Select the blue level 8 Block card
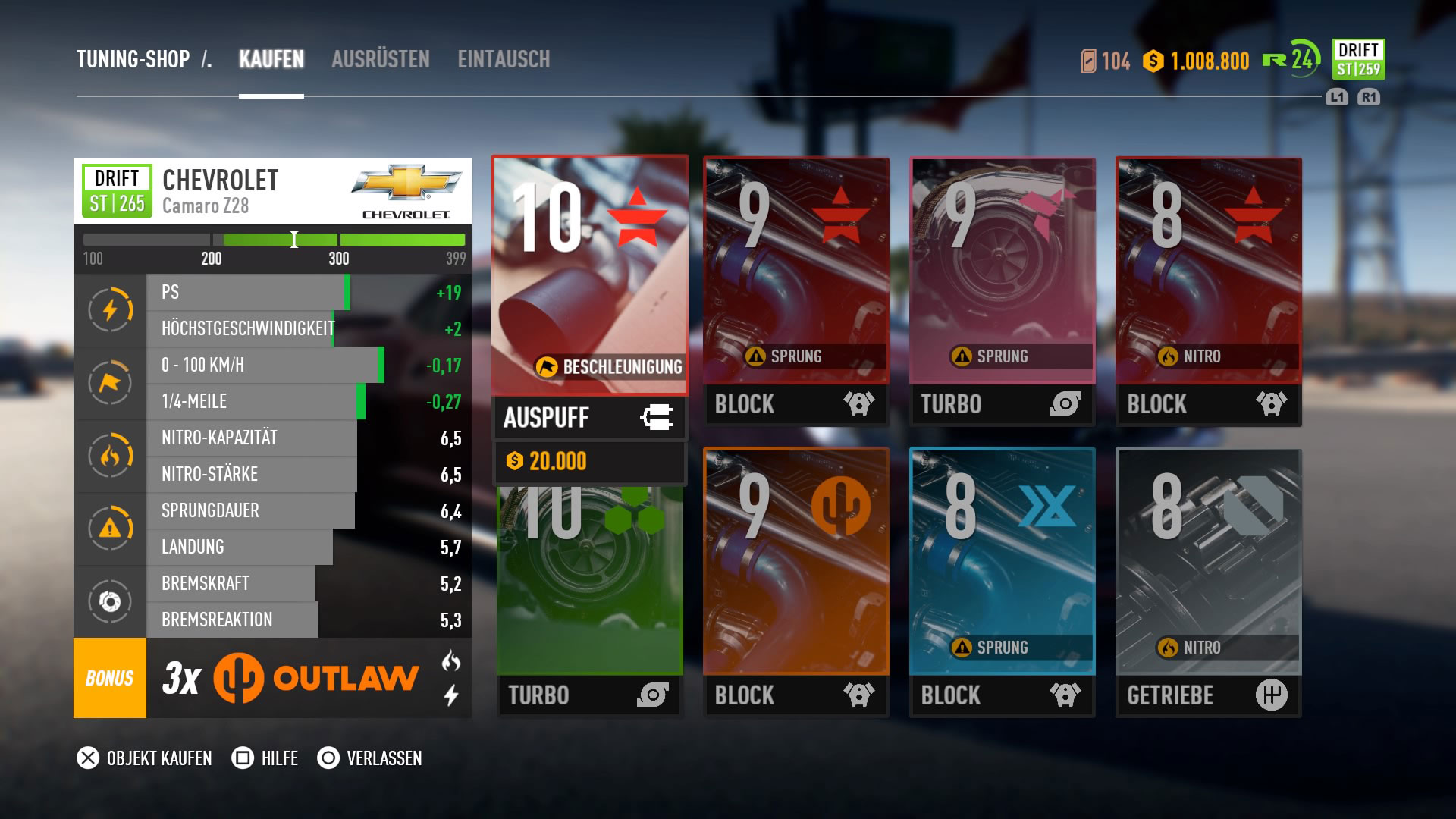Viewport: 1456px width, 819px height. coord(1002,582)
